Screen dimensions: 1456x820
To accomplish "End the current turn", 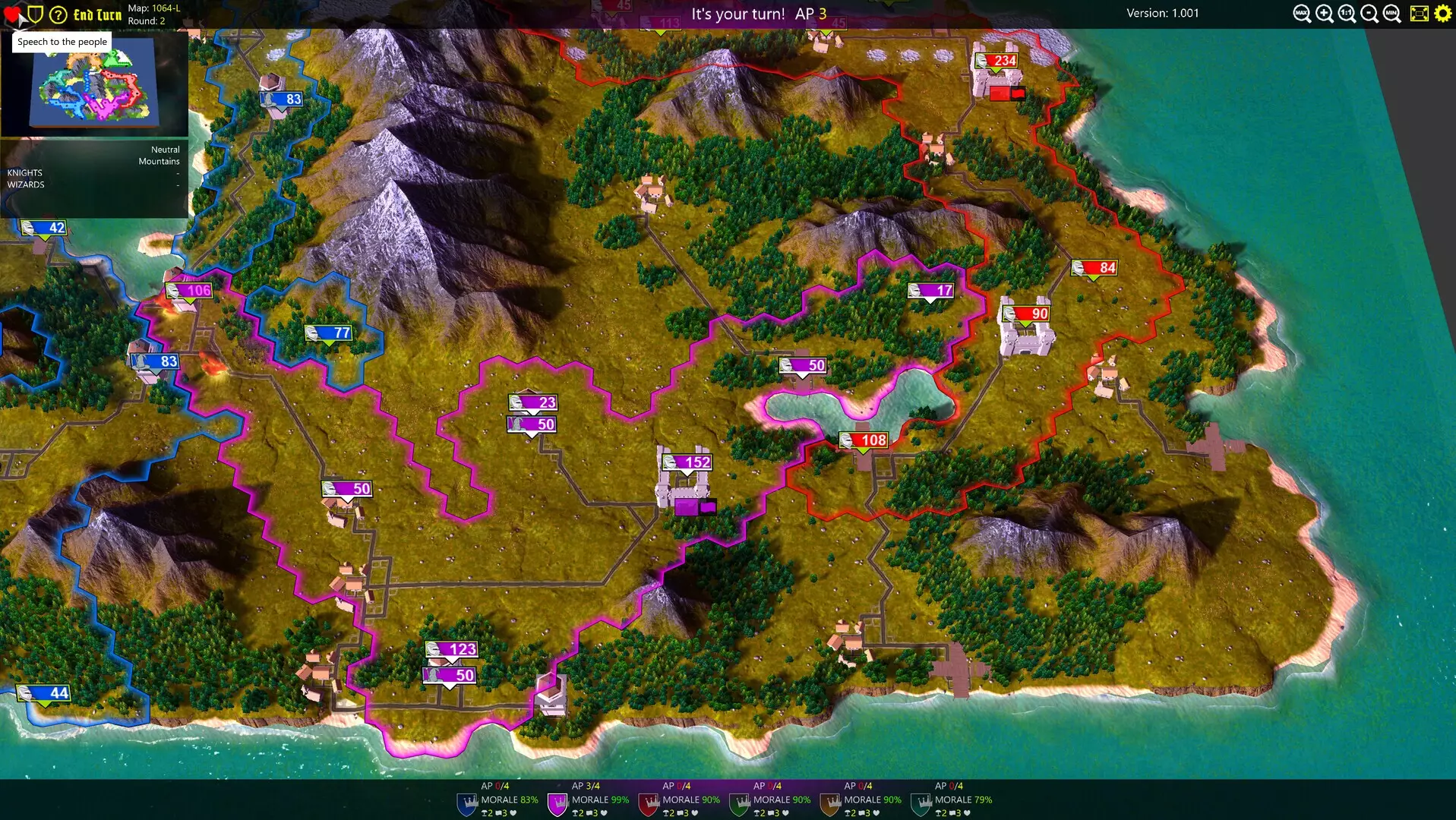I will (x=97, y=14).
